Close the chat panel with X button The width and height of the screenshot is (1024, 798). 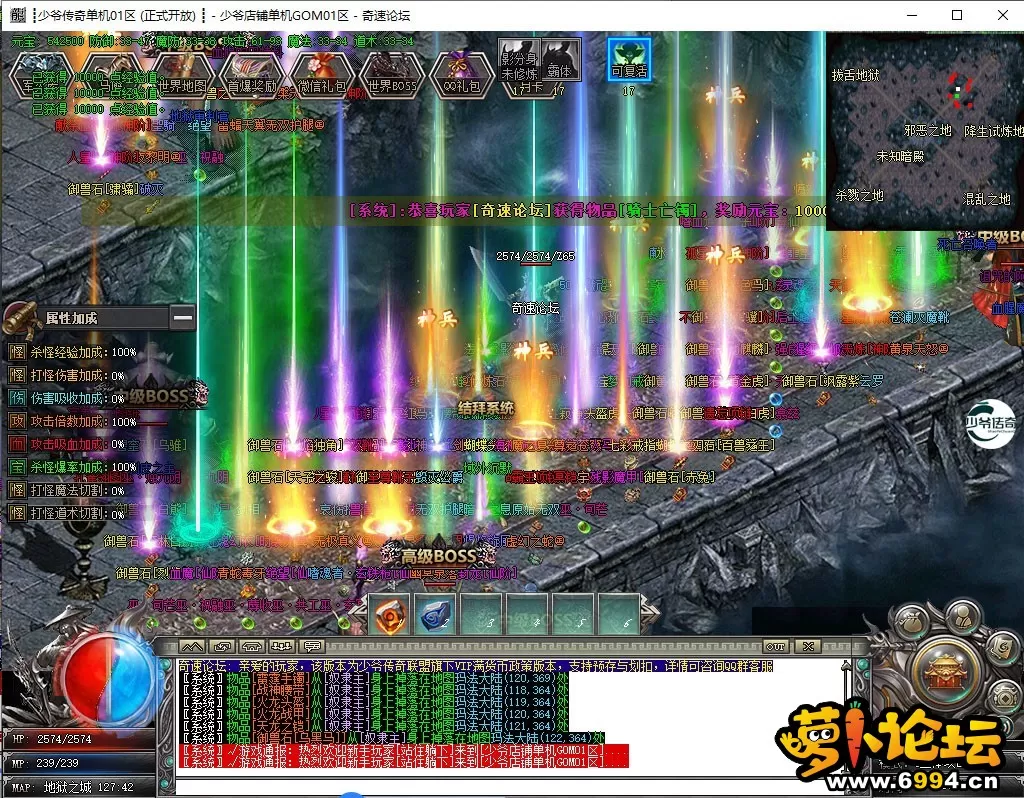coord(807,646)
